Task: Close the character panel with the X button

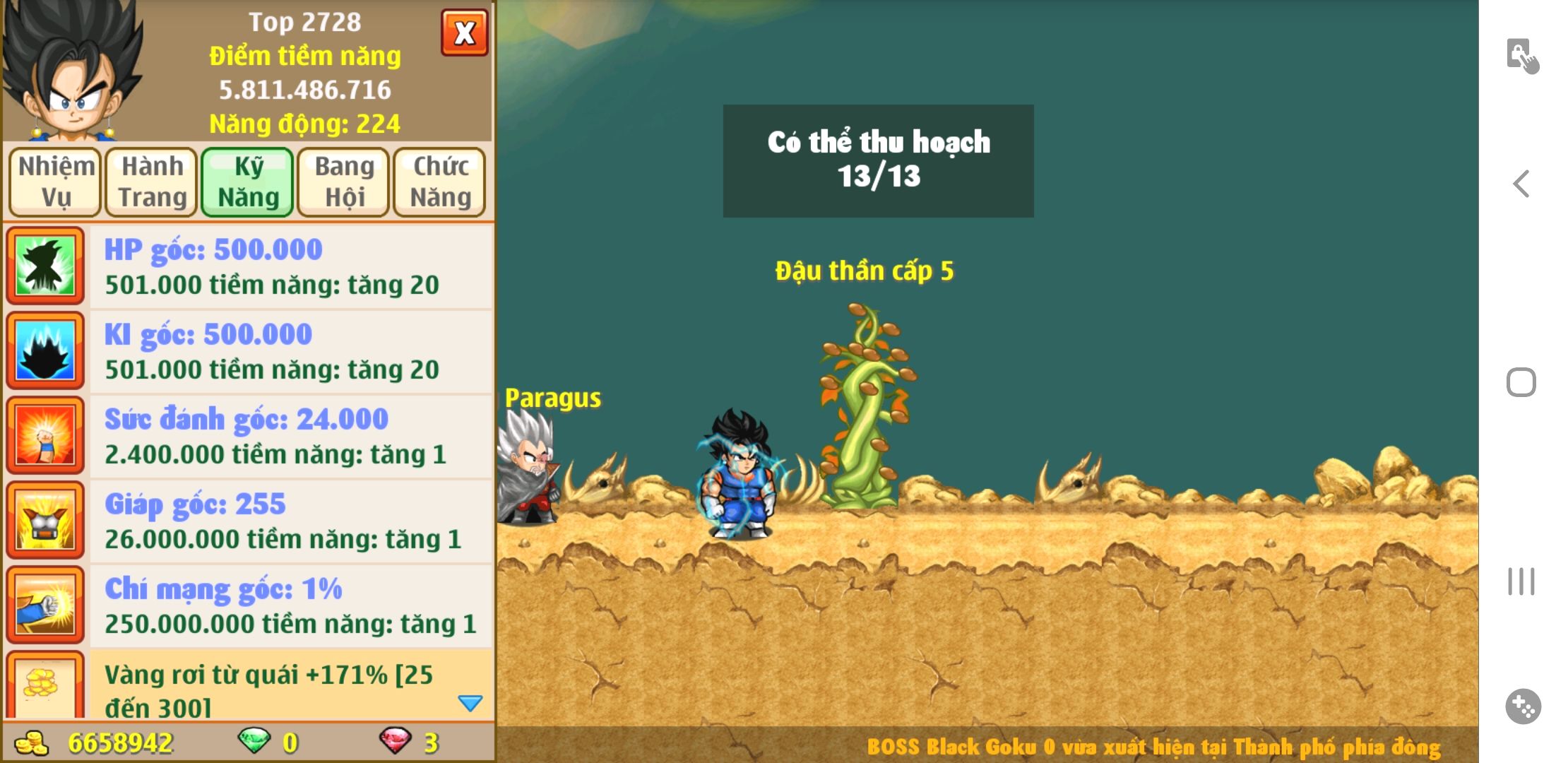Action: [x=464, y=32]
